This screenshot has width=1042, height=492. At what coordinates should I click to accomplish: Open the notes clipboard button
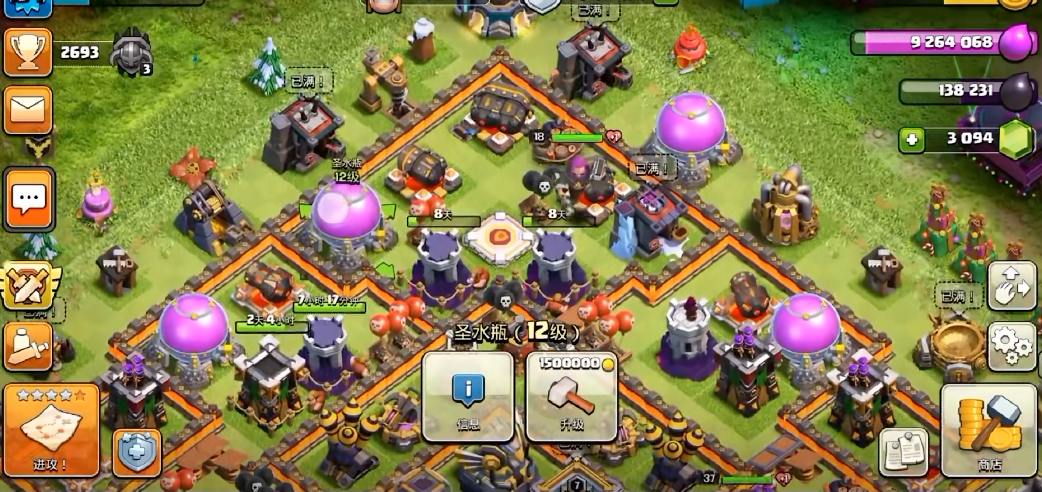coord(903,452)
